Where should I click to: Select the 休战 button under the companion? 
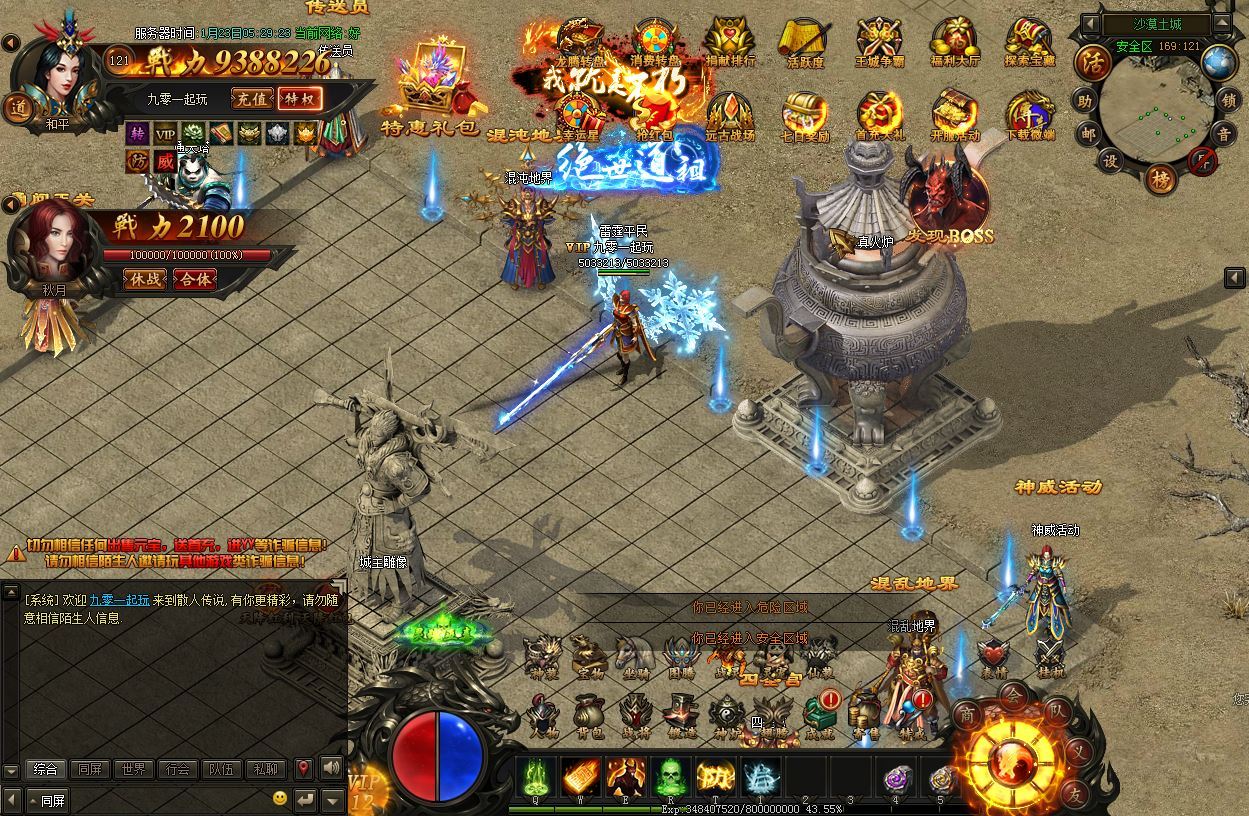(146, 279)
